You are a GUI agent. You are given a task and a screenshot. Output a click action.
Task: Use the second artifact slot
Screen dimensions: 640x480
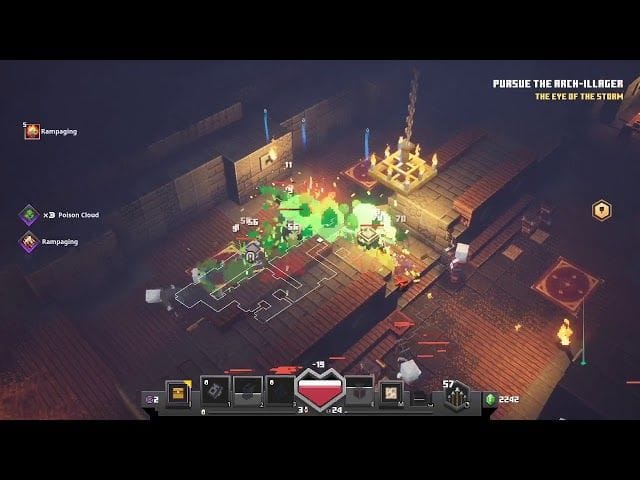248,391
